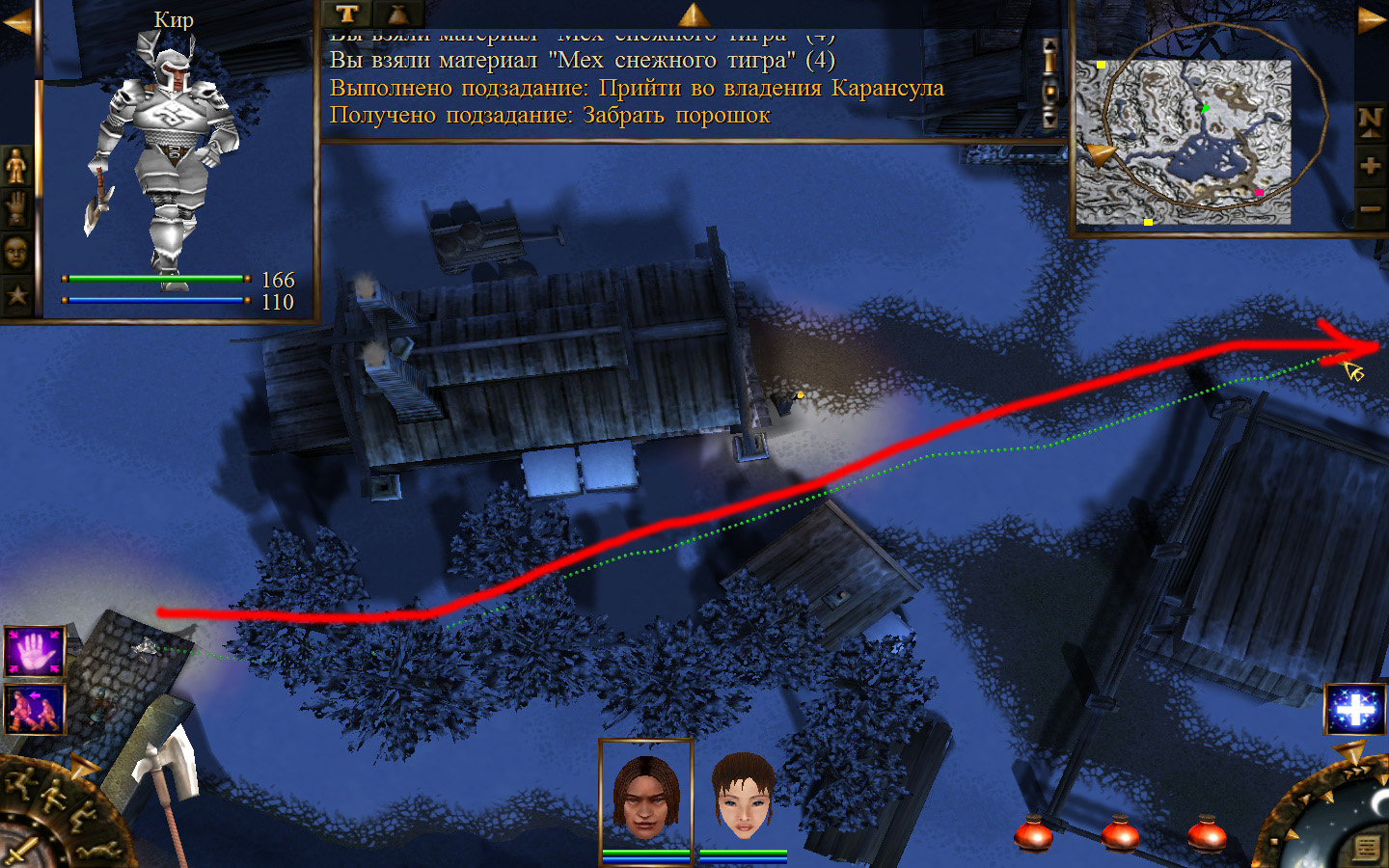Toggle the T button above message log
The image size is (1389, 868).
(x=347, y=14)
